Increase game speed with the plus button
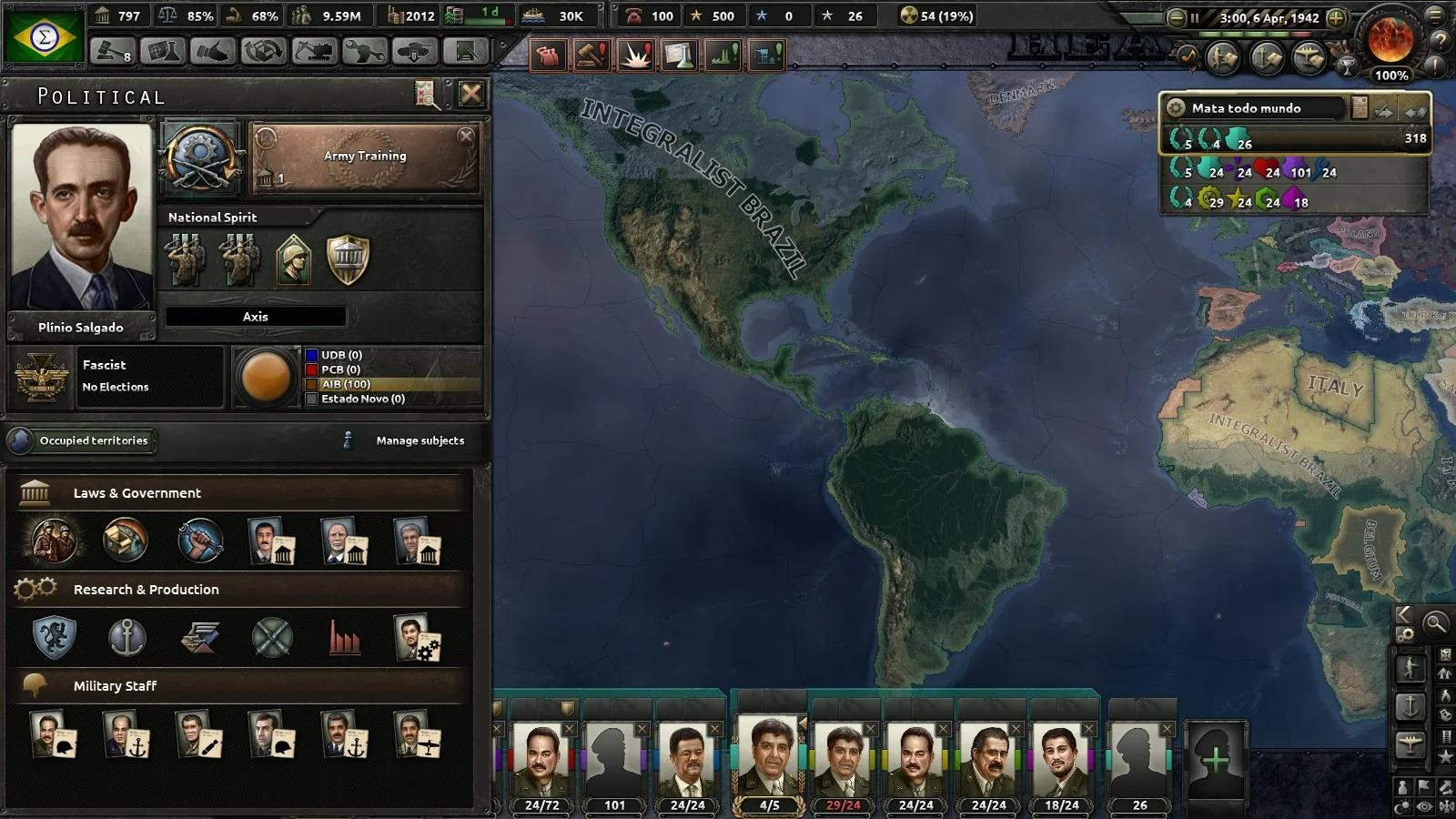The width and height of the screenshot is (1456, 819). (x=1337, y=17)
